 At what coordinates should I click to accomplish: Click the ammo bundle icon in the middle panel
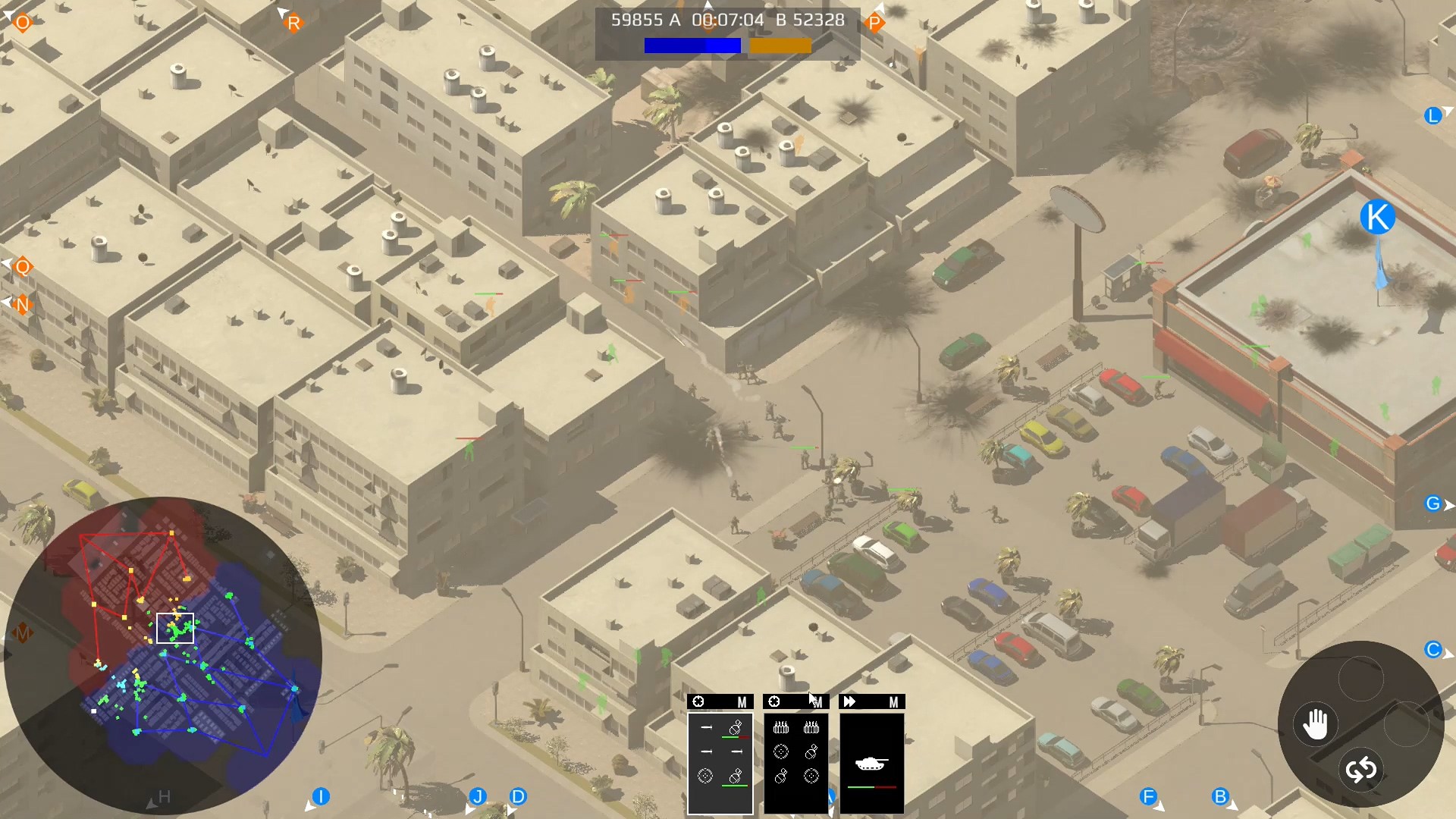click(782, 727)
